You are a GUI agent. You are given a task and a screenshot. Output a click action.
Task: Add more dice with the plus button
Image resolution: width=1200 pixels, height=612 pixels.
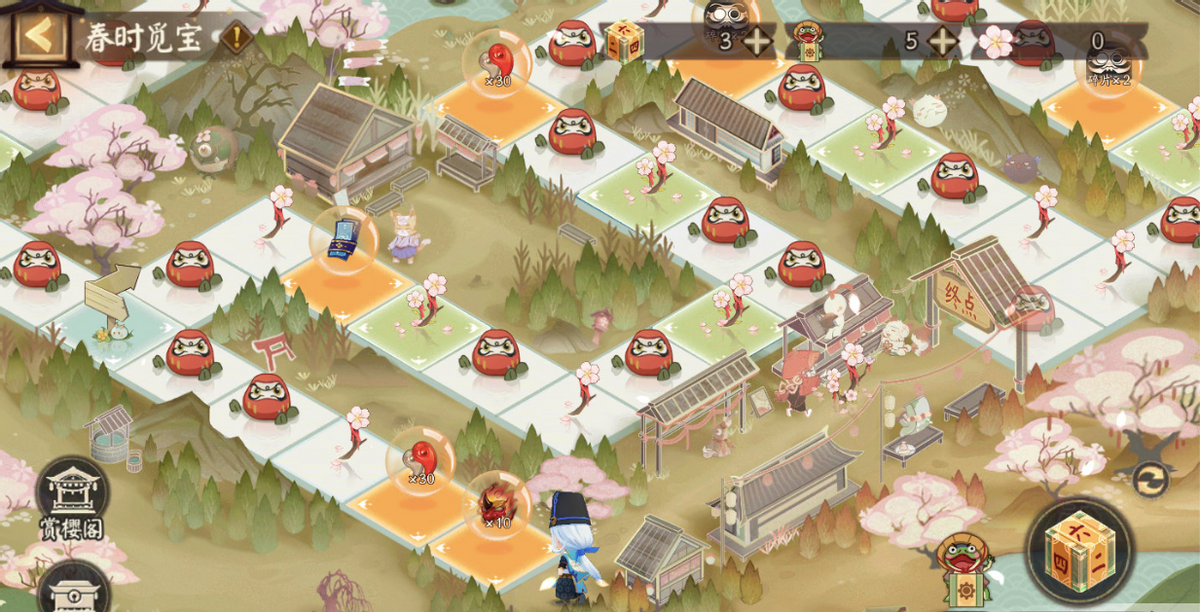[757, 41]
